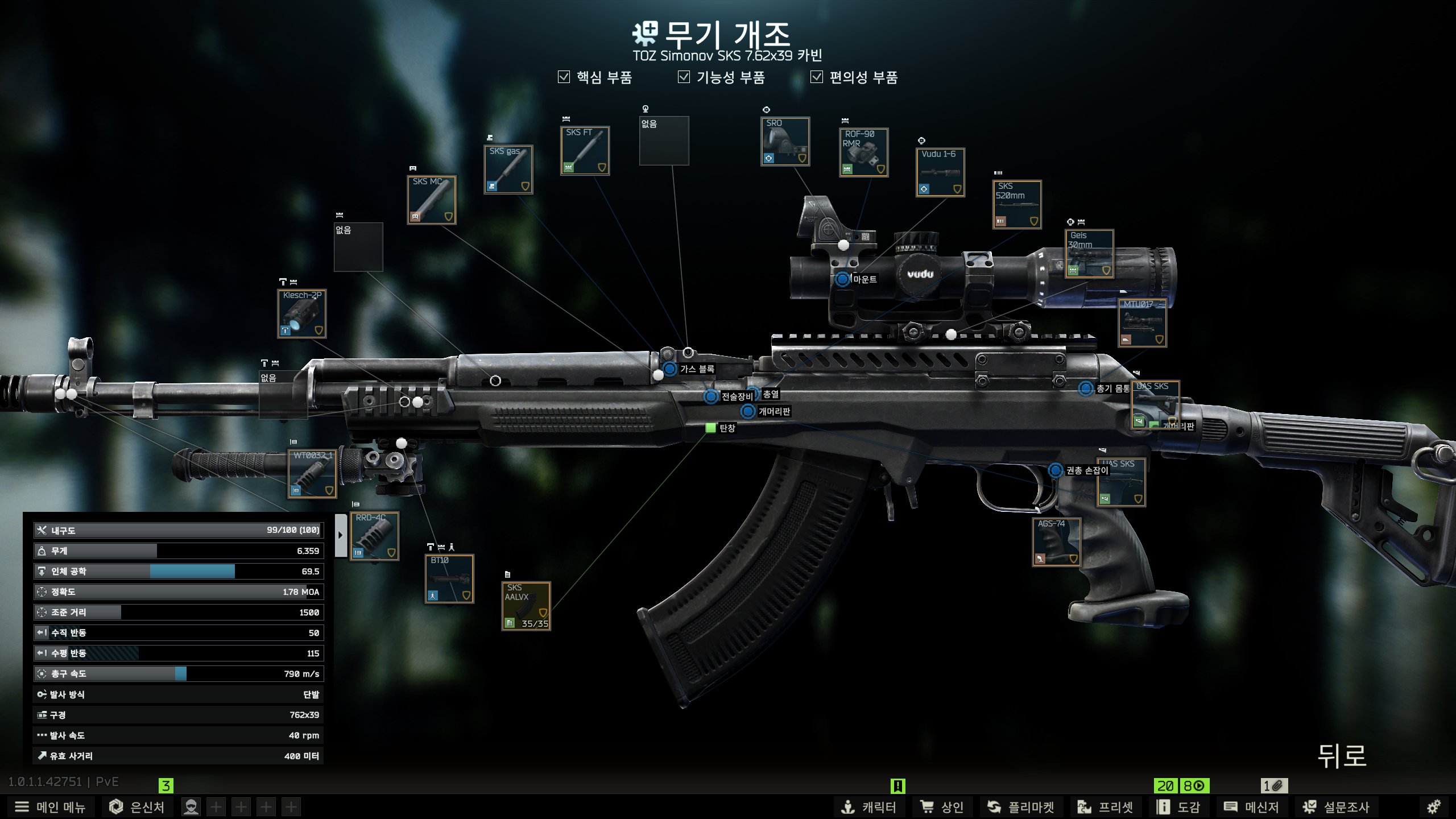Select the SKS 520mm barrel slot
This screenshot has height=819, width=1456.
coord(1017,205)
